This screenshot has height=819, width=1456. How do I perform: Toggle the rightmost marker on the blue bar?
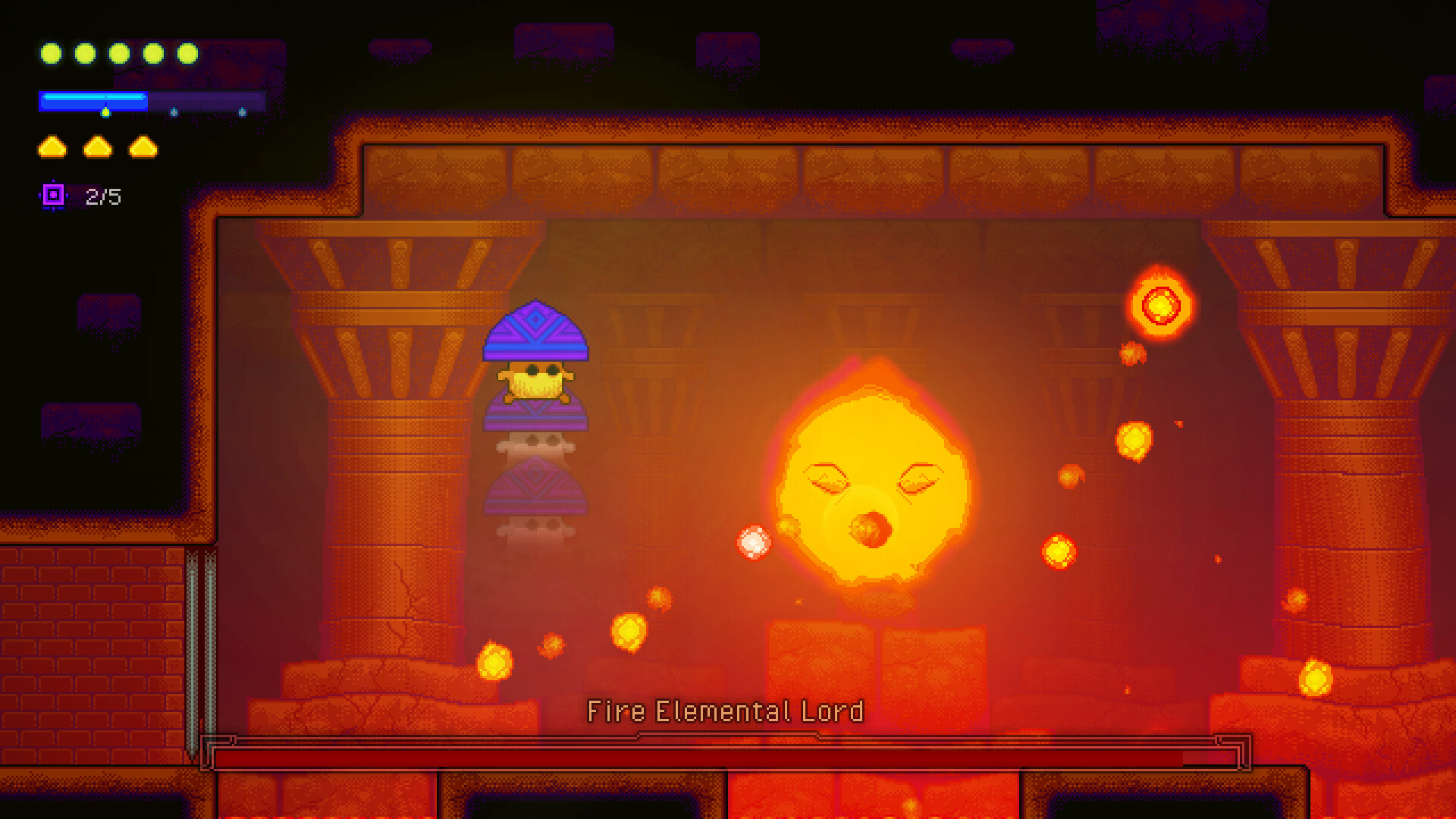(243, 112)
